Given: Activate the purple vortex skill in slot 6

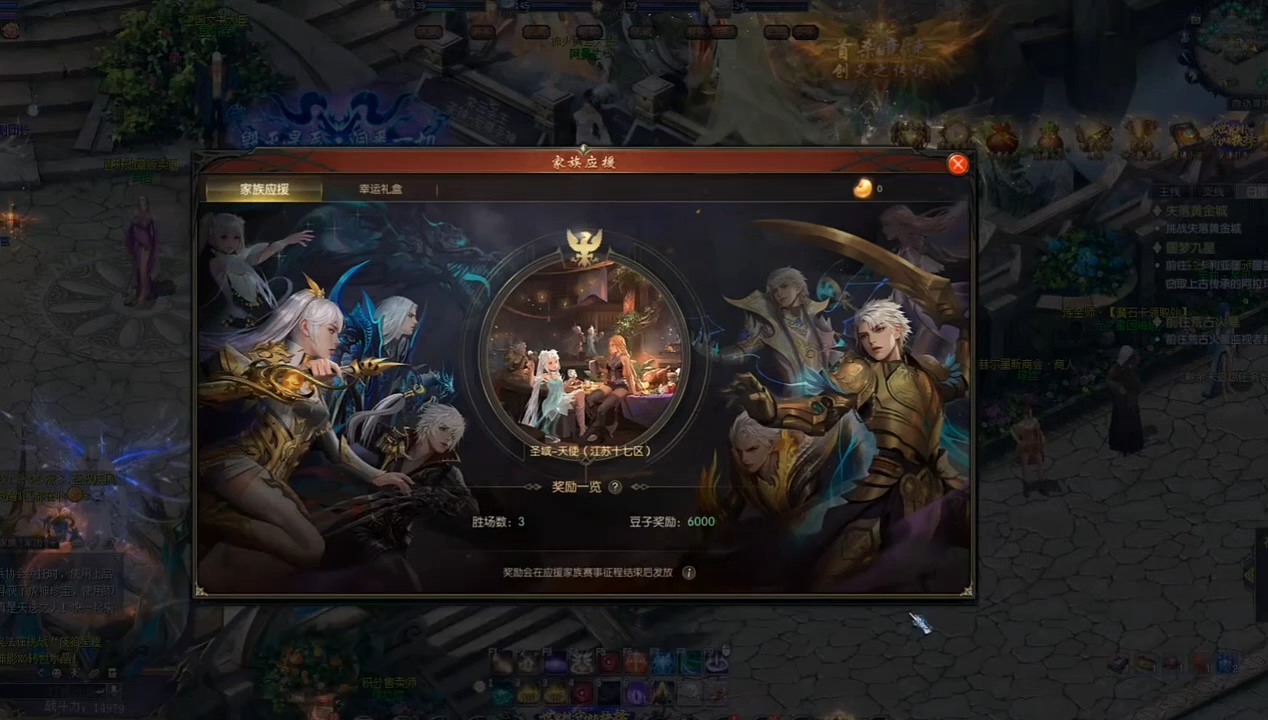Looking at the screenshot, I should click(x=635, y=693).
